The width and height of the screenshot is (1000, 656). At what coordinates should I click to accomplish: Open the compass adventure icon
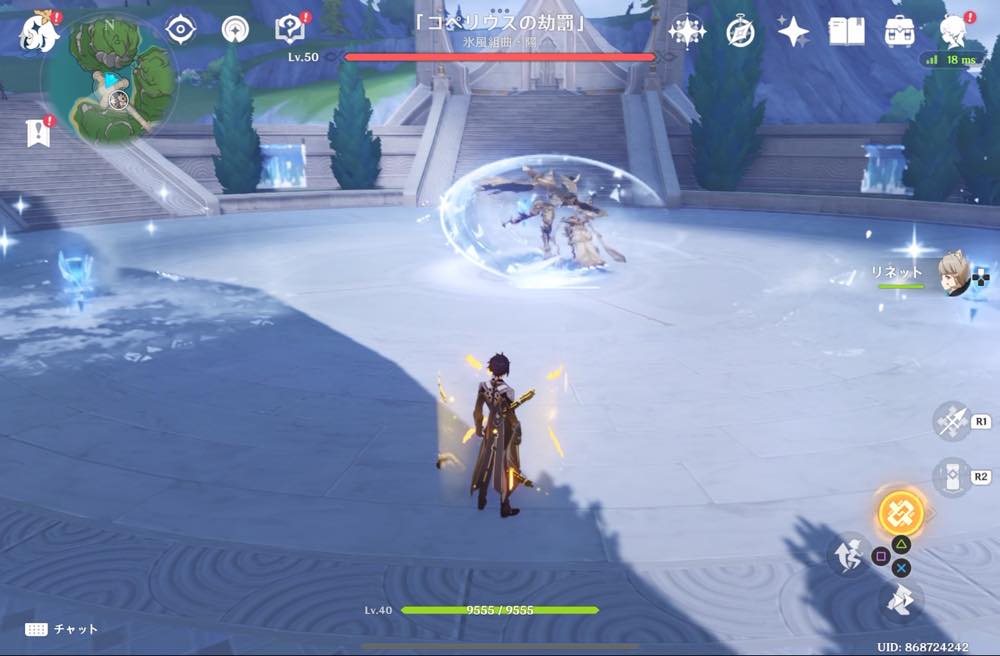click(x=740, y=32)
